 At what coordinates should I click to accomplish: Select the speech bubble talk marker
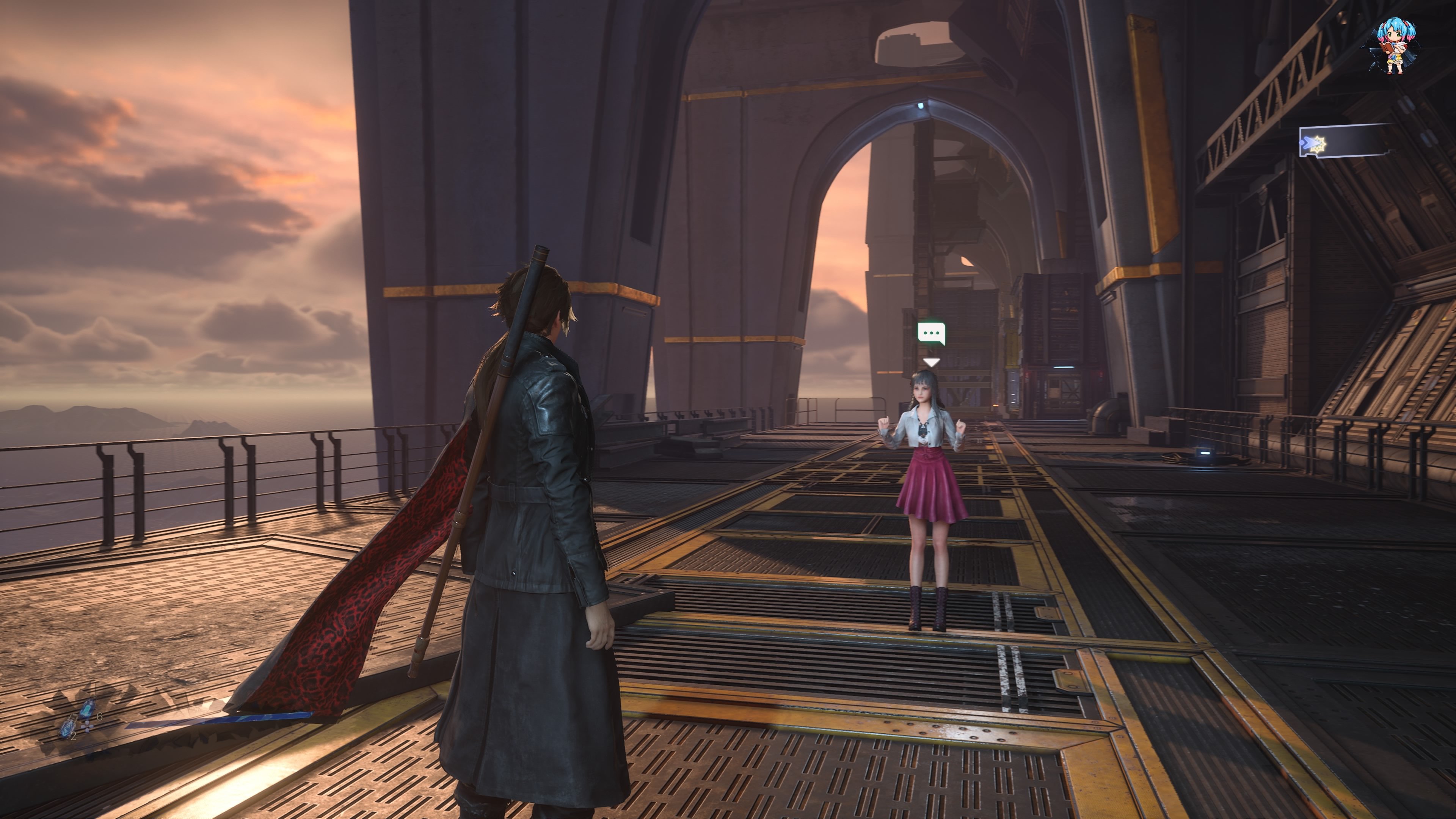[x=931, y=334]
